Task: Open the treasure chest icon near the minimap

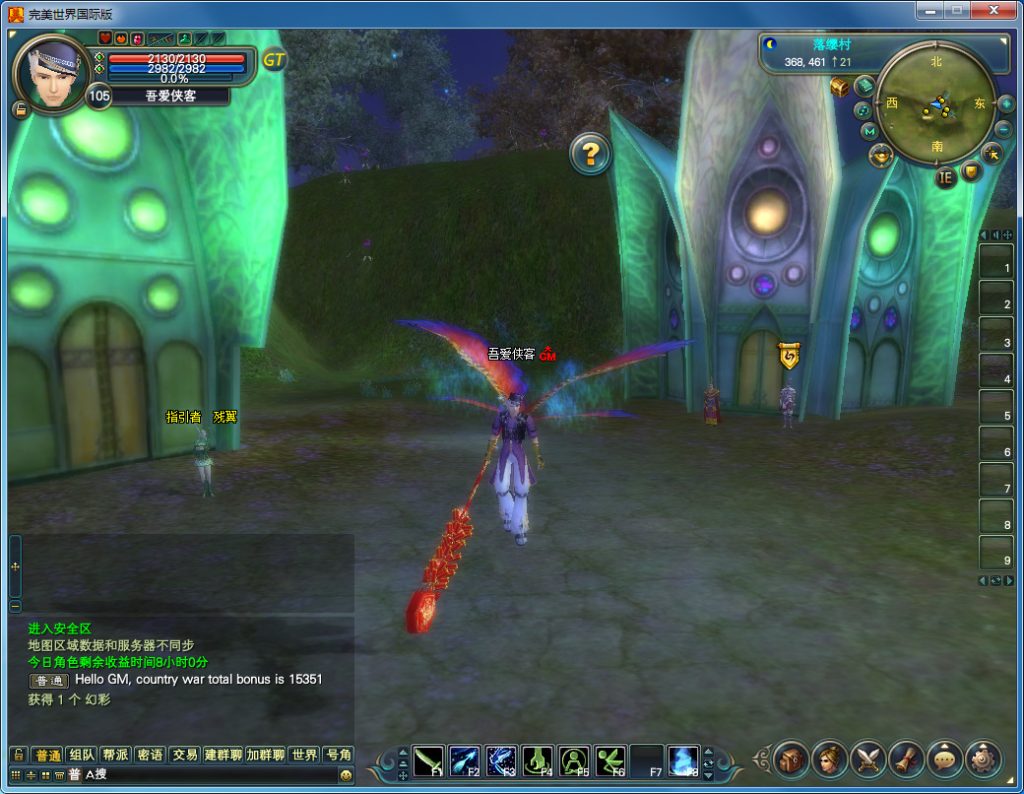Action: coord(840,87)
